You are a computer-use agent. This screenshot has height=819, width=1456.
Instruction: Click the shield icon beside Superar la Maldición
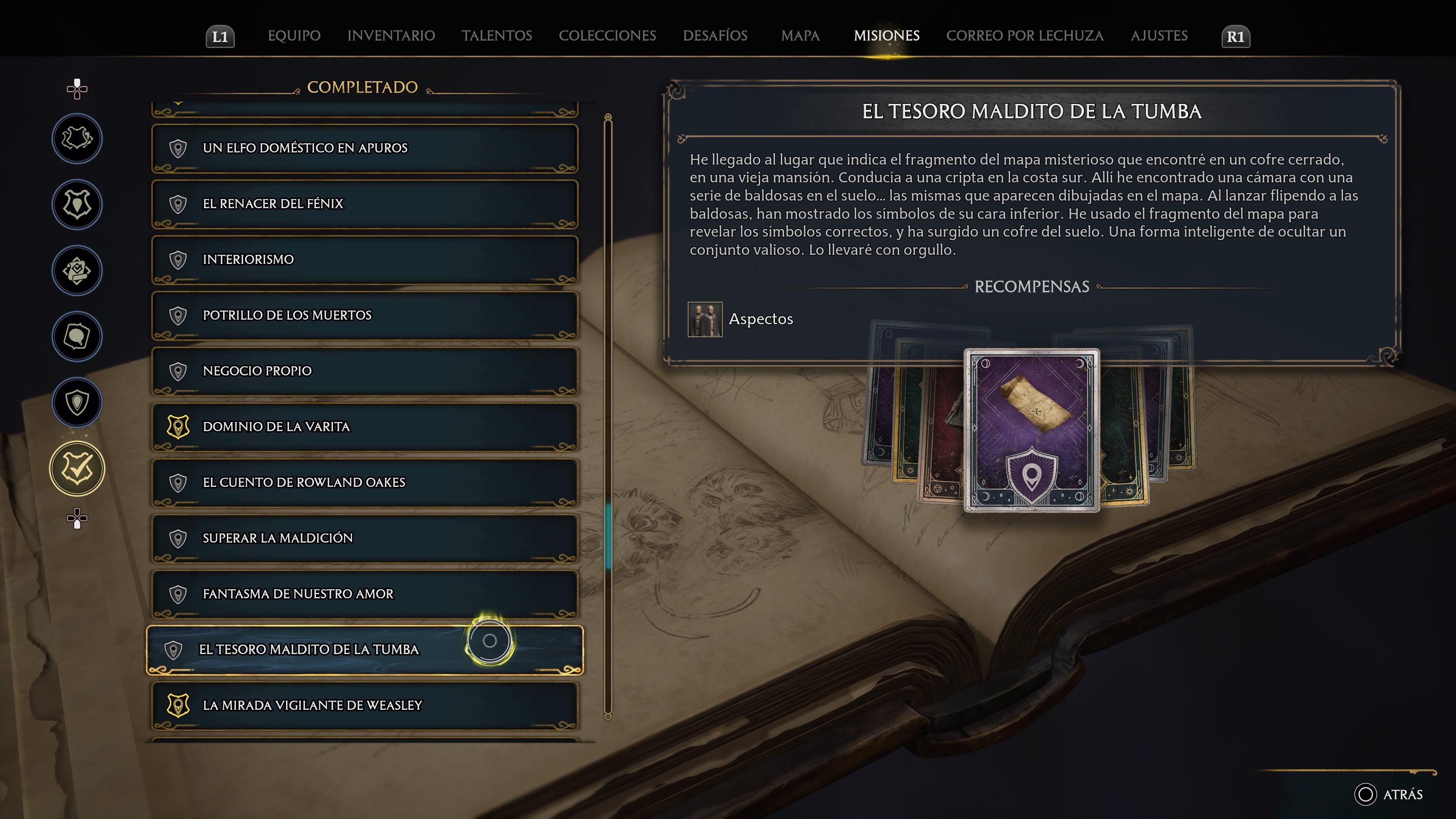click(178, 538)
